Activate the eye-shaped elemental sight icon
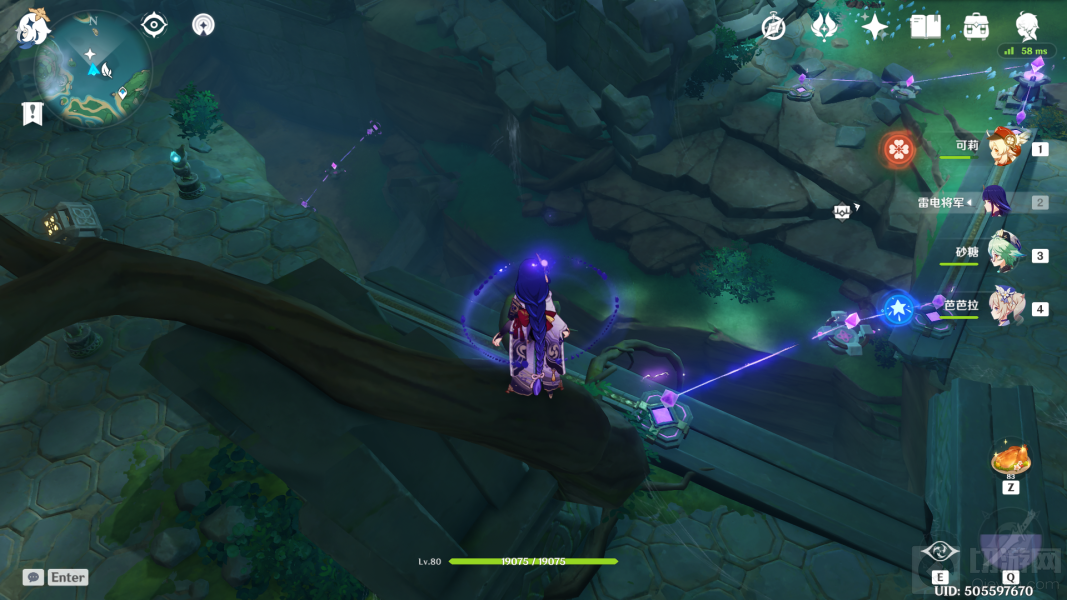Screen dimensions: 1067x600 154,25
